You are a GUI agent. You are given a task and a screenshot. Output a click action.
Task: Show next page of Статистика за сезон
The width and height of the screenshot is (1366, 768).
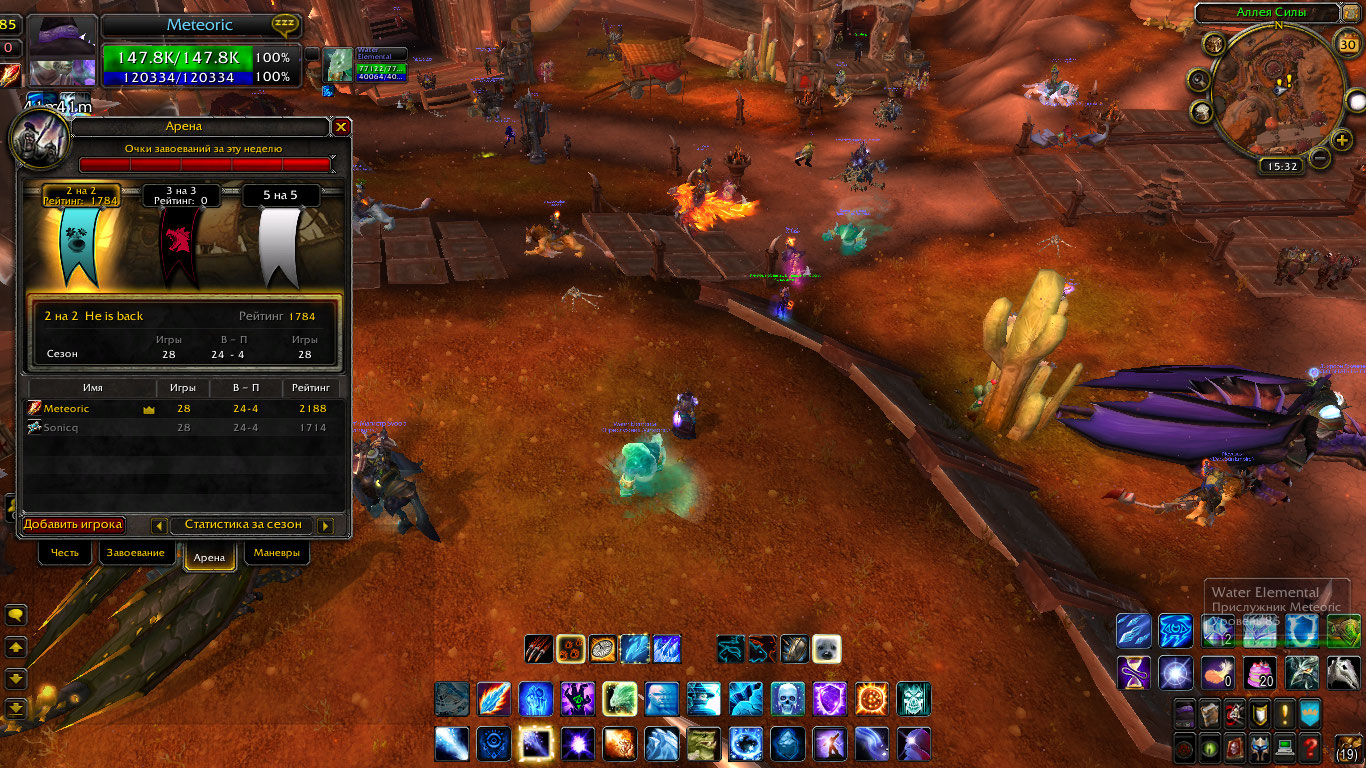324,526
